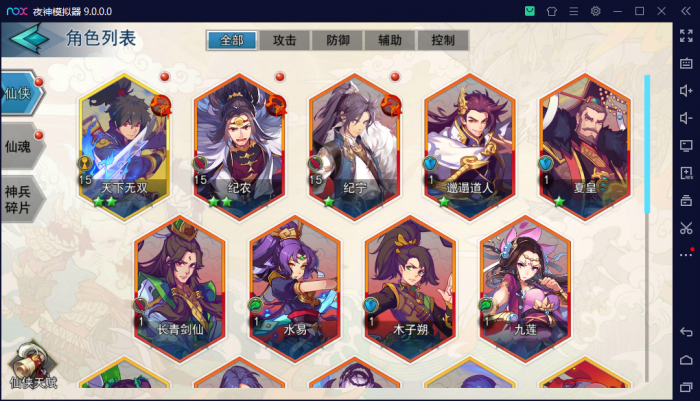The height and width of the screenshot is (401, 700).
Task: Select the 水易 character card
Action: [x=296, y=280]
